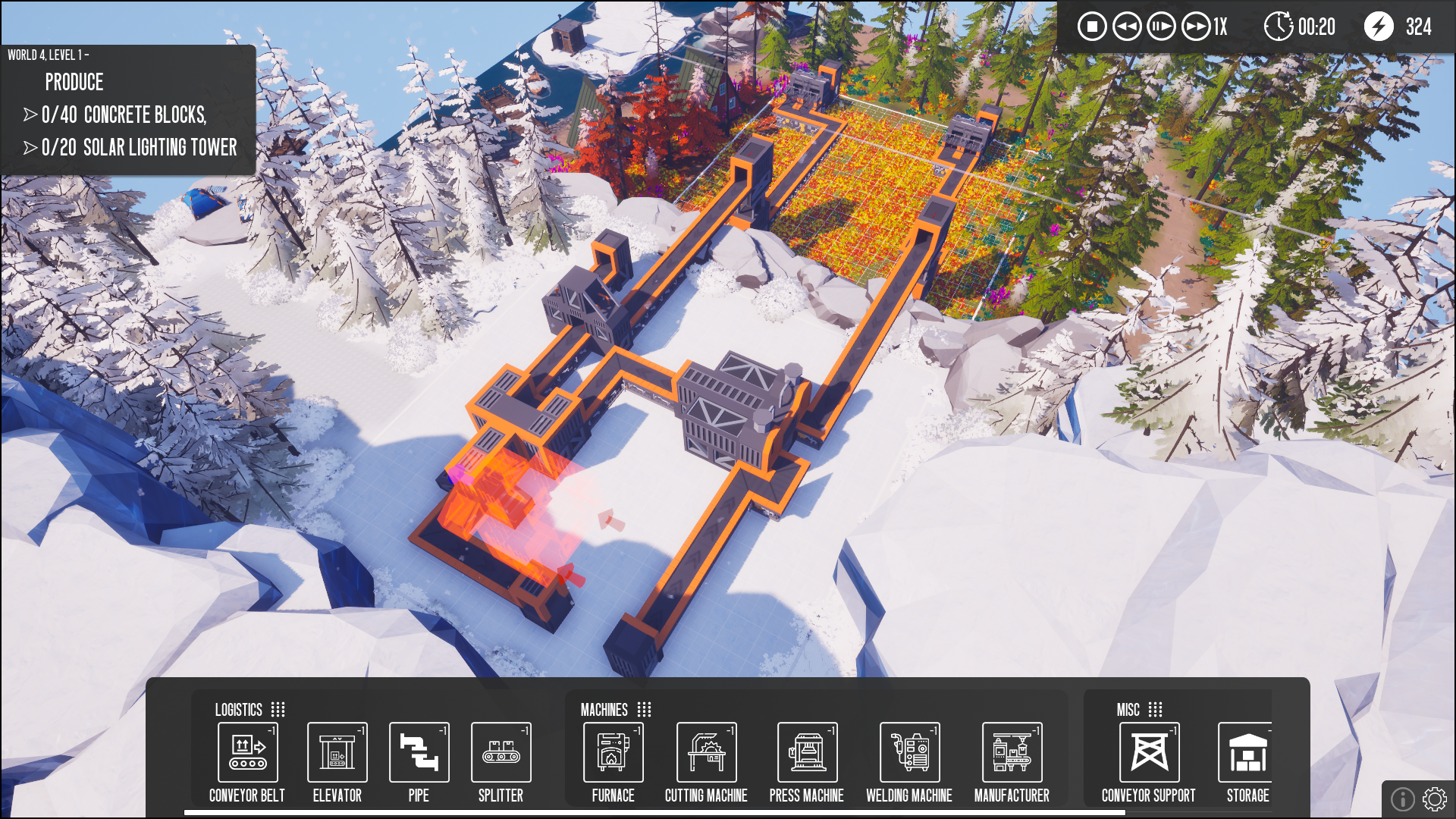This screenshot has height=819, width=1456.
Task: Select the Conveyor Belt tool
Action: tap(247, 753)
